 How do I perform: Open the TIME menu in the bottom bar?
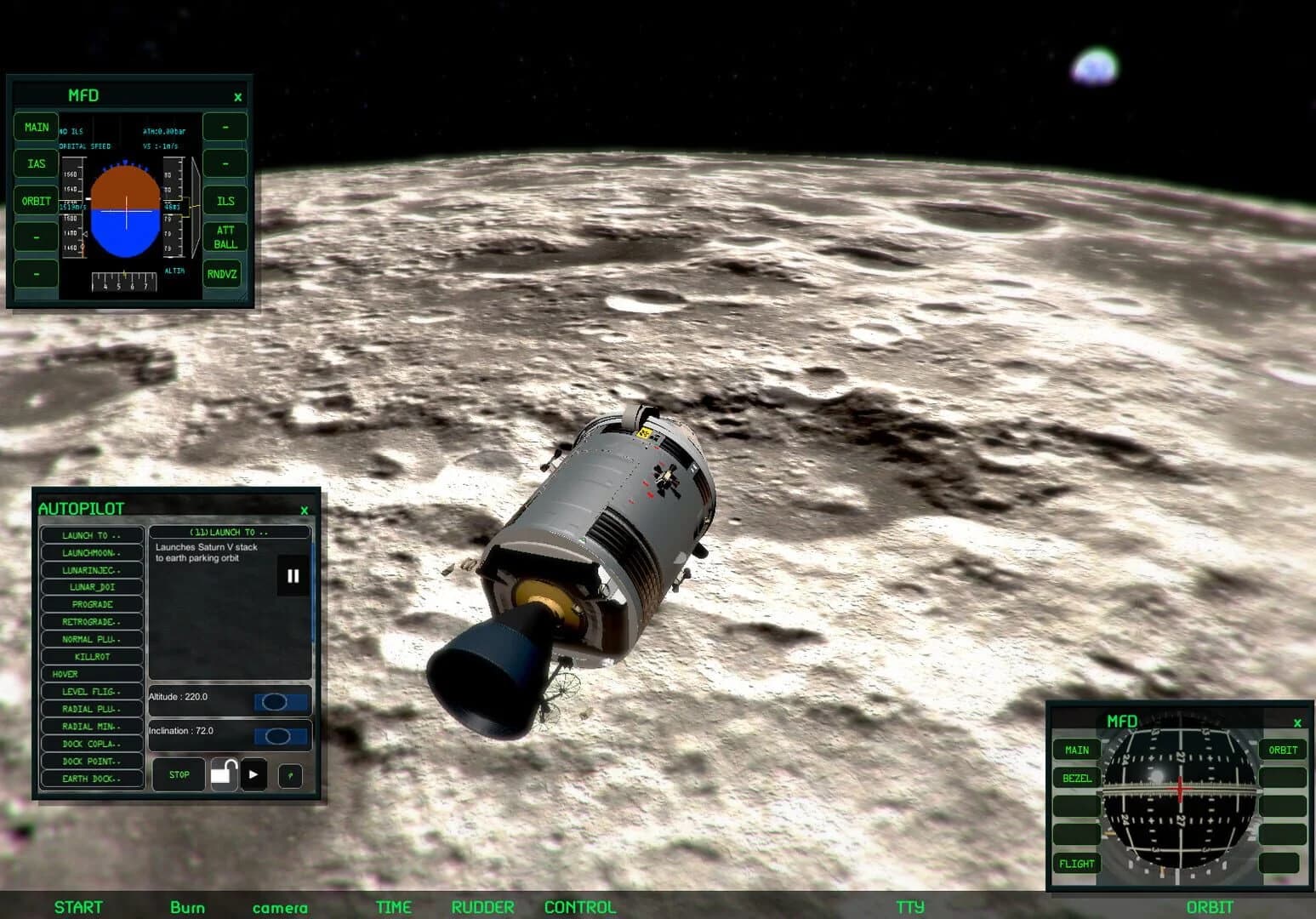[x=393, y=907]
